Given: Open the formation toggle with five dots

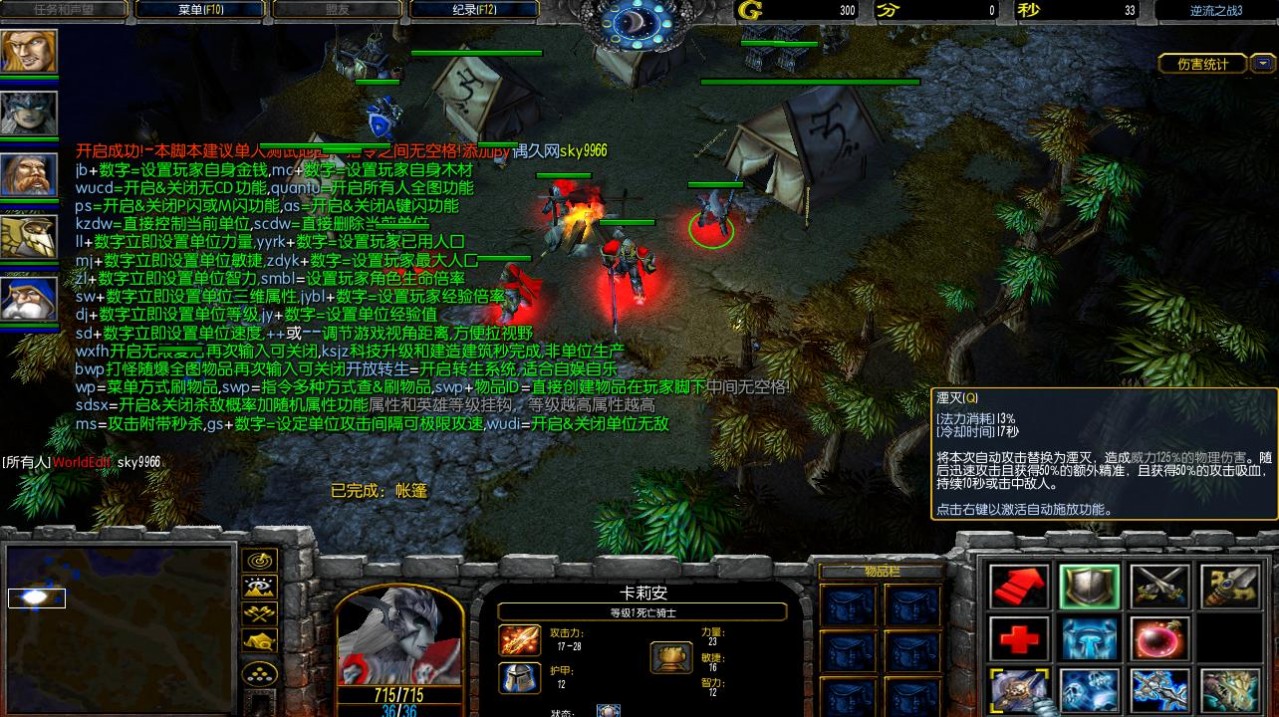Looking at the screenshot, I should click(x=260, y=673).
